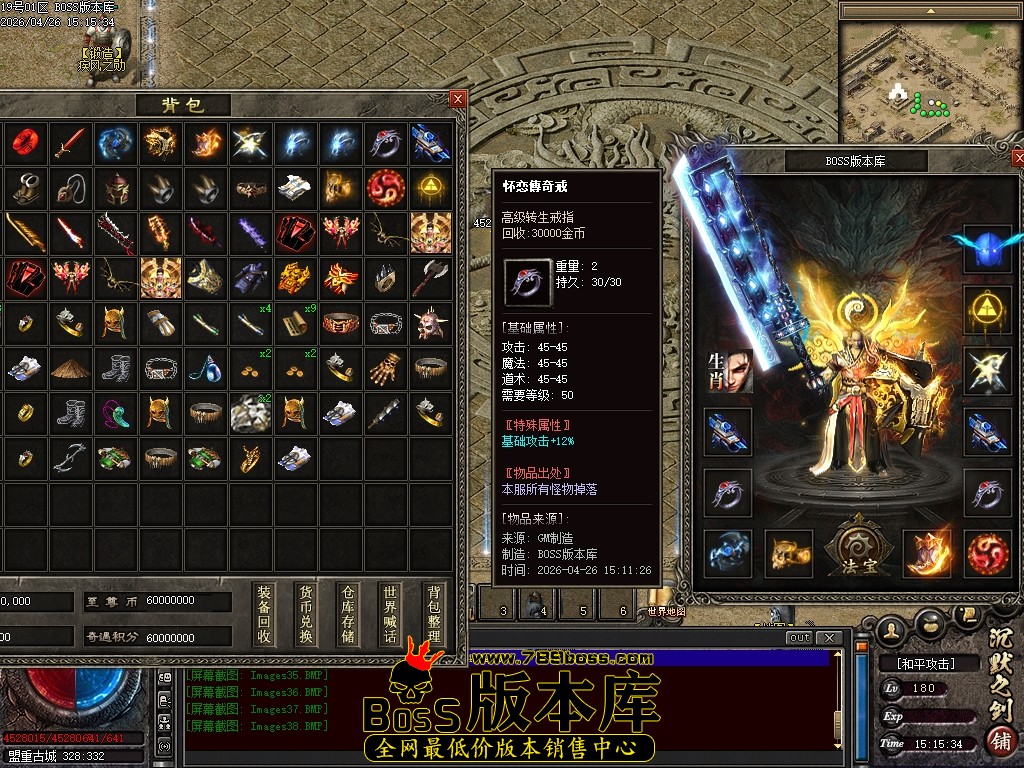Select the horned skull mask item

click(431, 323)
